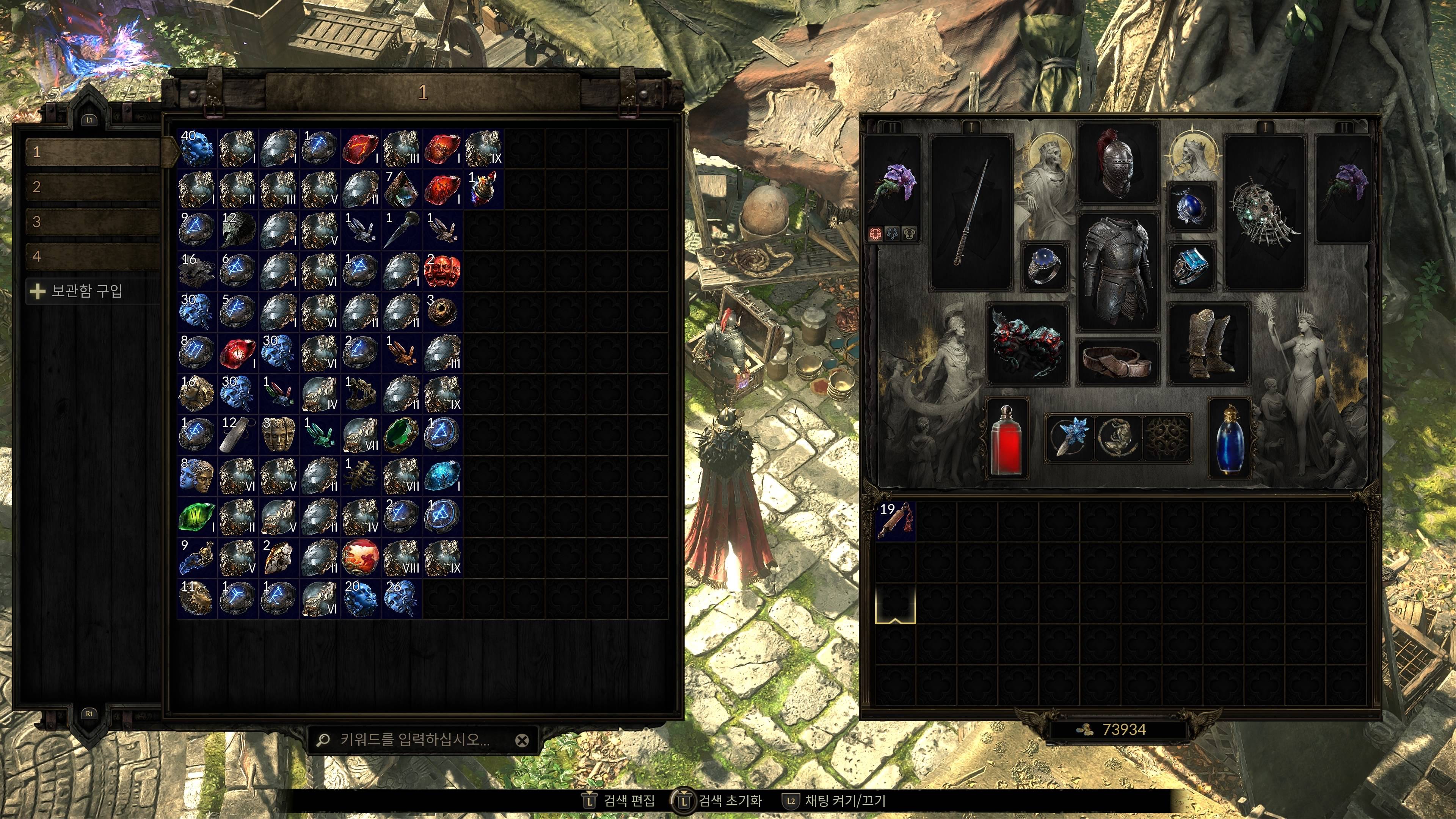
Task: Clear the search with the X button
Action: point(522,741)
